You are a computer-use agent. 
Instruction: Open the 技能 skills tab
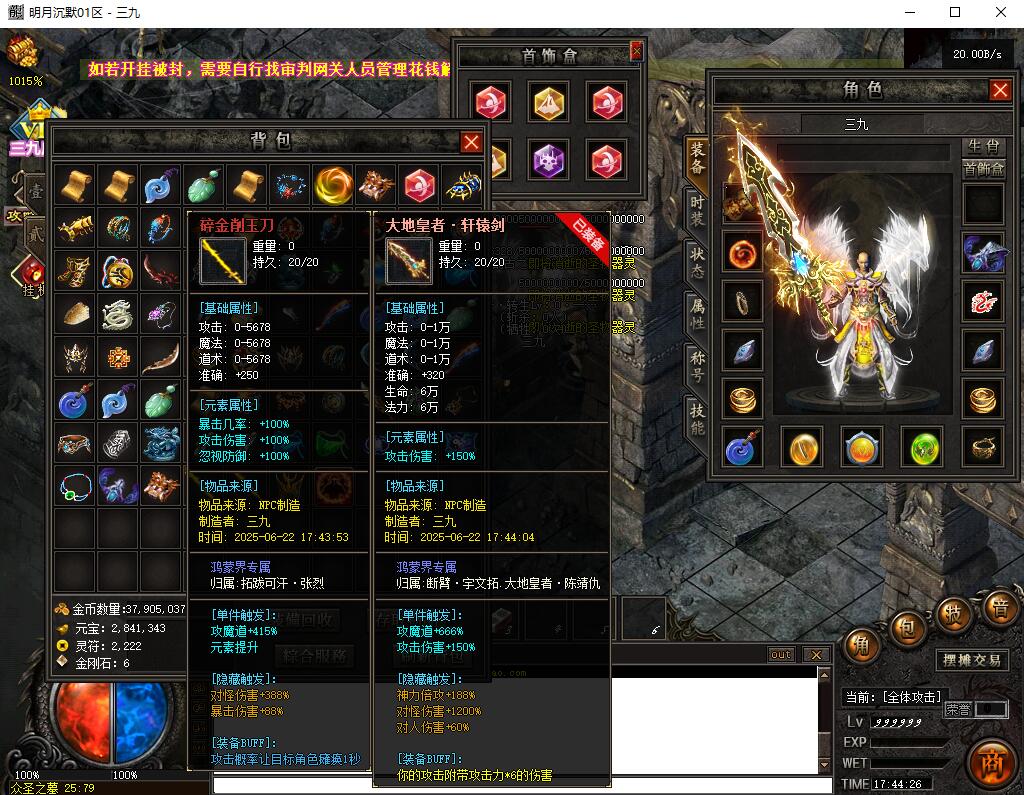click(x=697, y=419)
